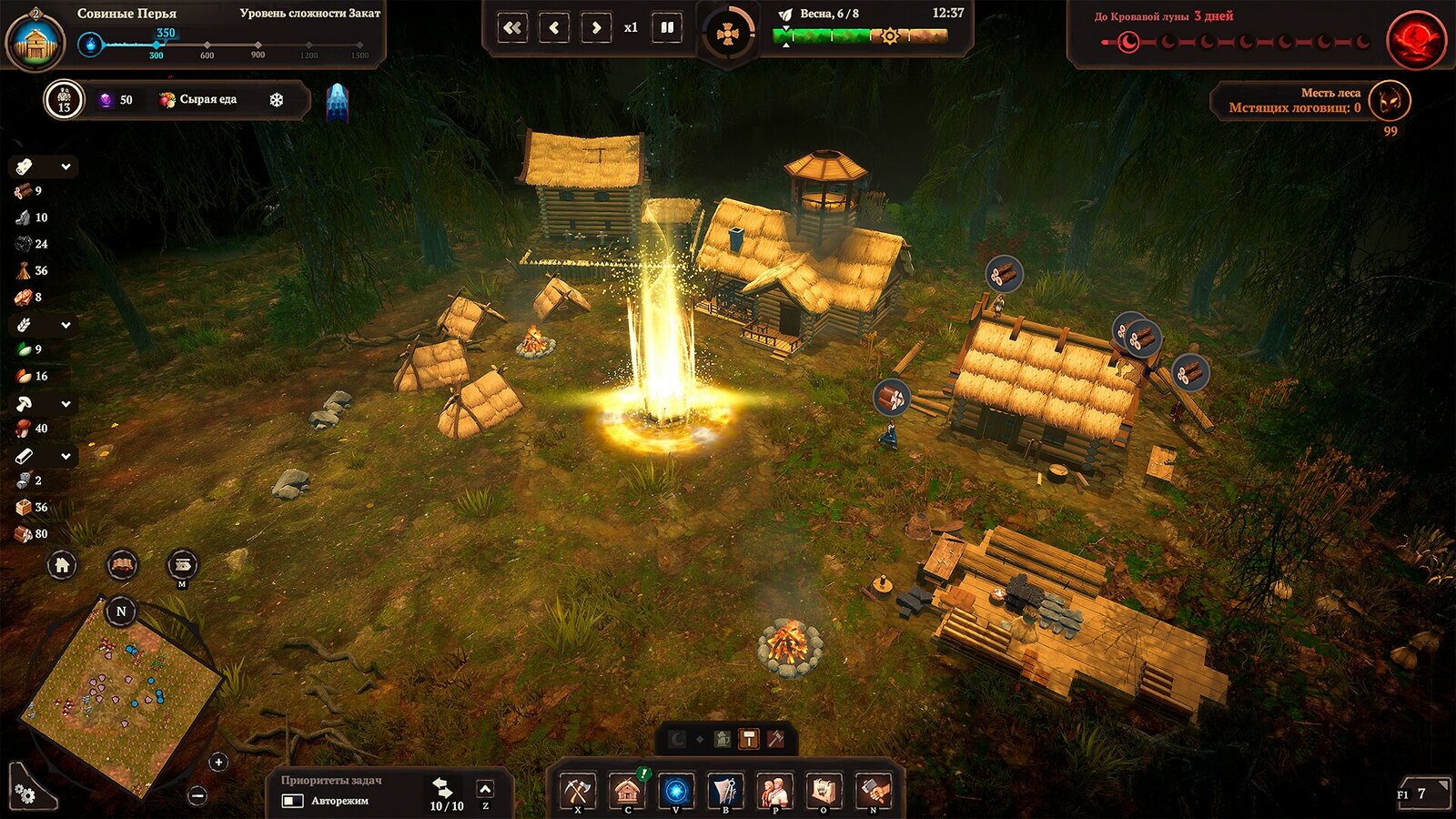The width and height of the screenshot is (1456, 819).
Task: Select the glowing blue orb magic icon
Action: 676,791
